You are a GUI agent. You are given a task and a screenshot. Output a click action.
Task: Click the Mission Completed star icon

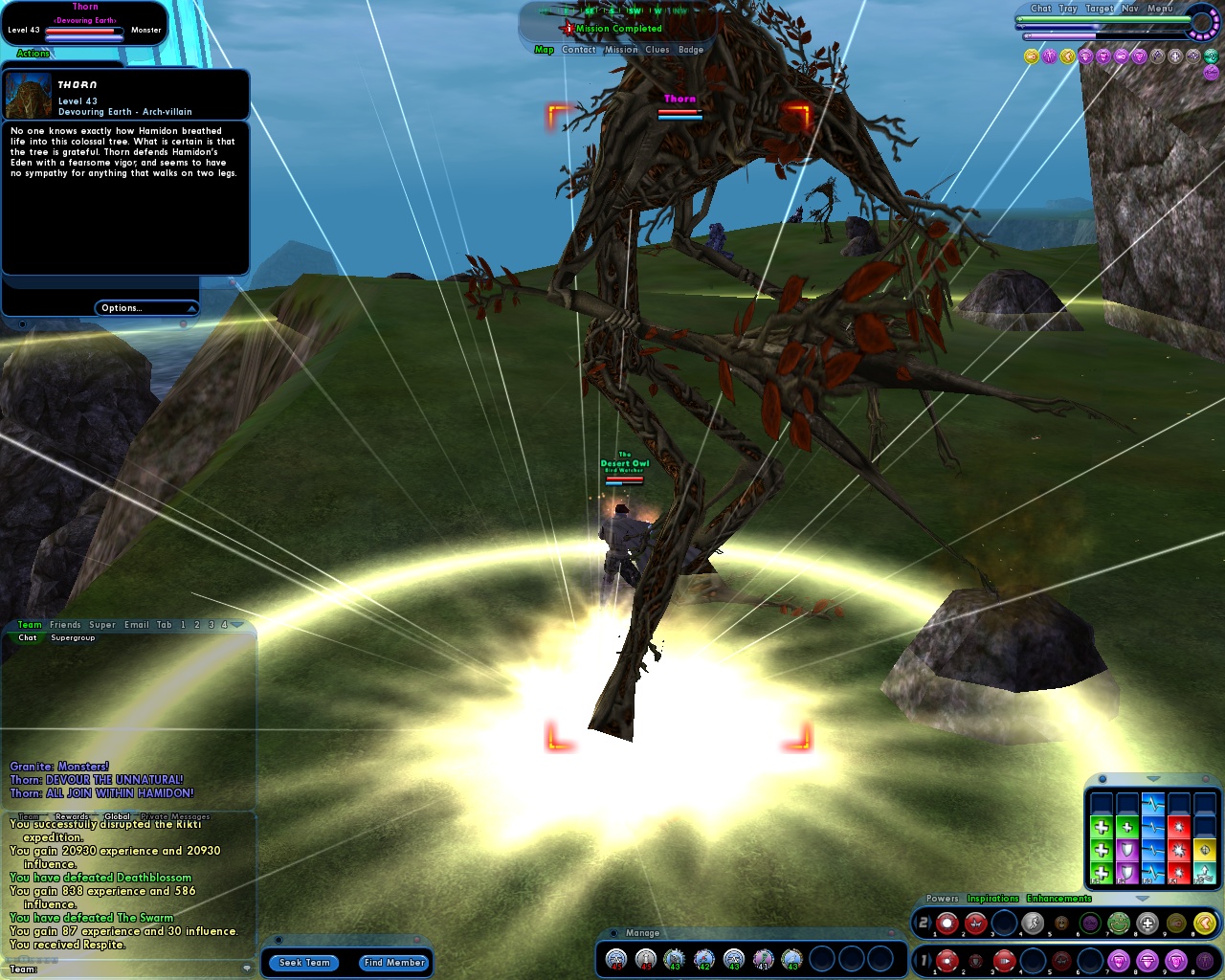coord(568,28)
